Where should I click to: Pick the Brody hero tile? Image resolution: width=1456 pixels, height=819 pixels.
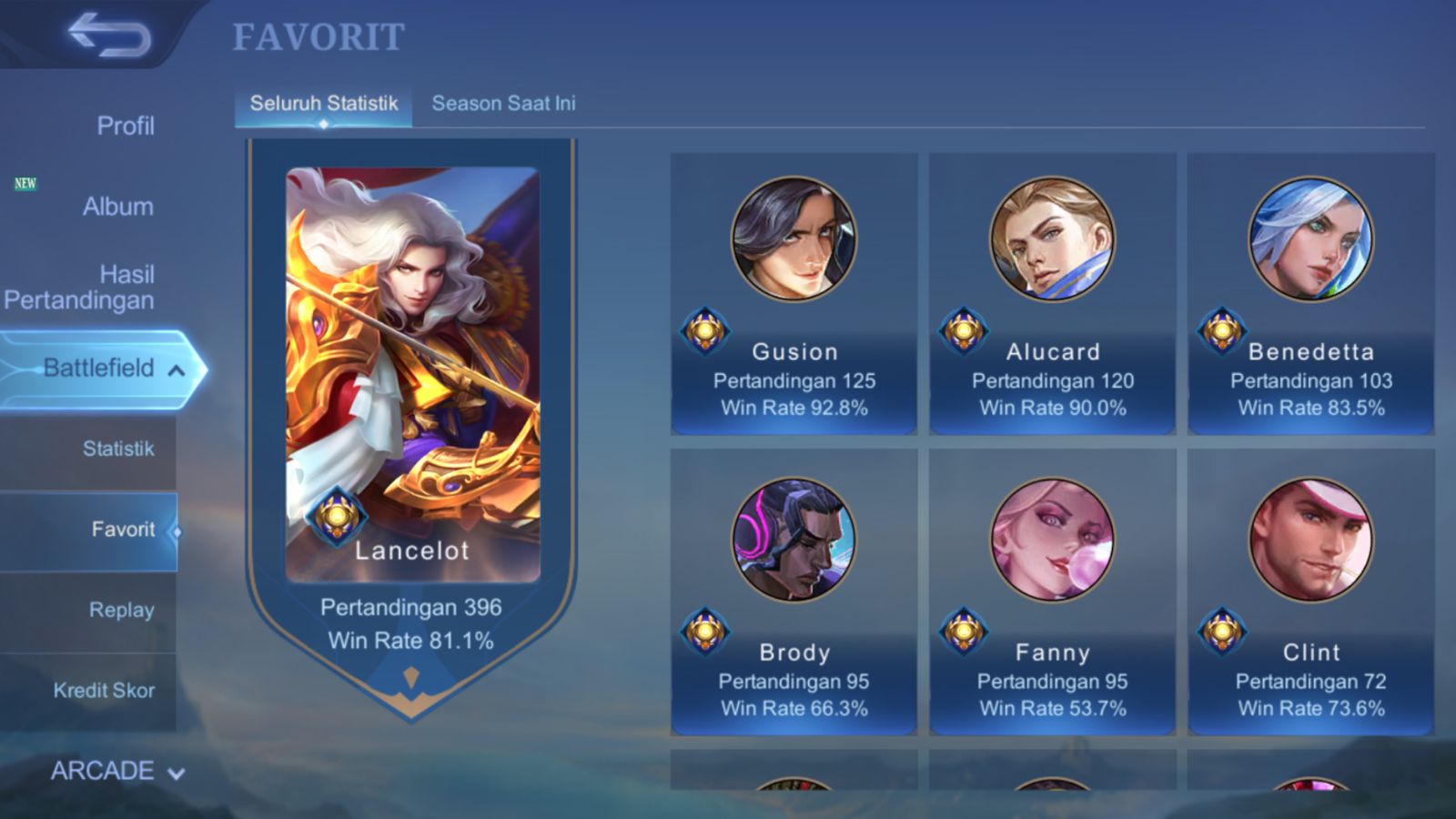tap(794, 591)
